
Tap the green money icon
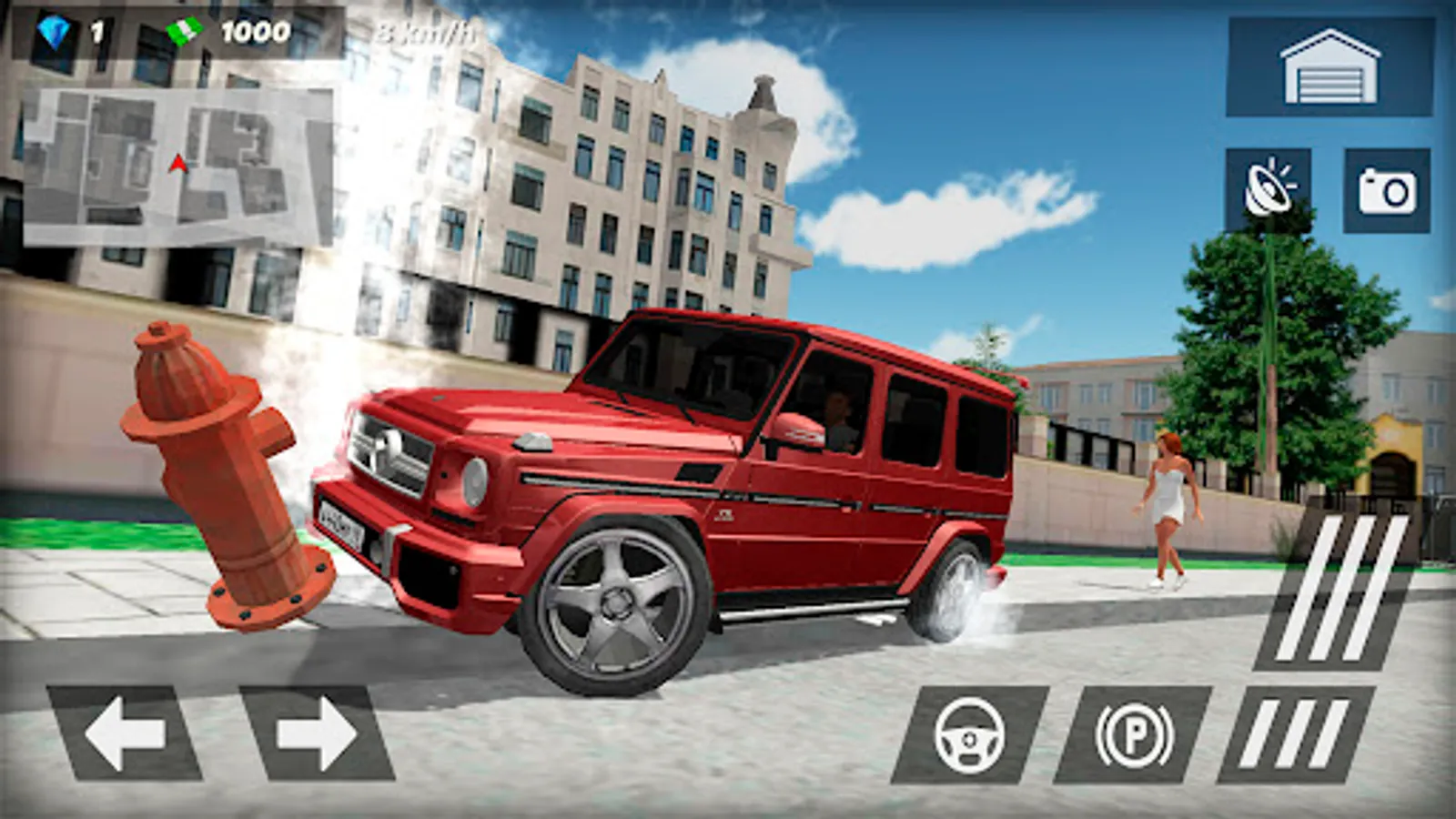185,32
